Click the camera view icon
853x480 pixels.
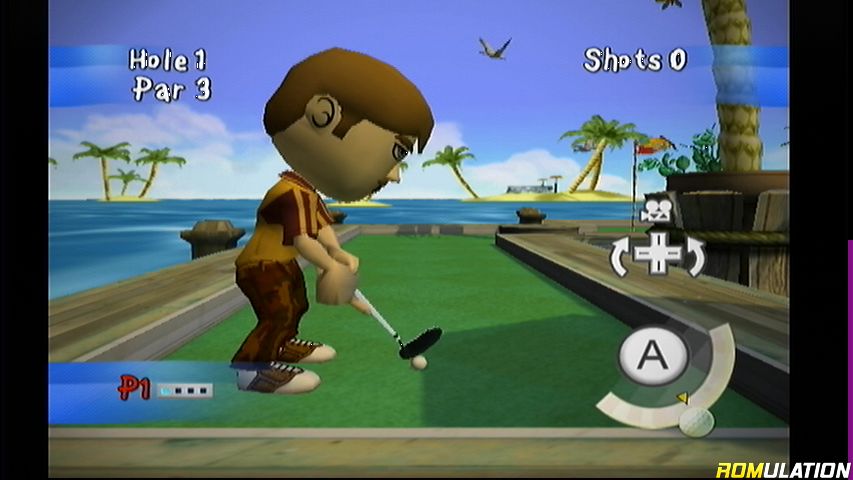(657, 210)
